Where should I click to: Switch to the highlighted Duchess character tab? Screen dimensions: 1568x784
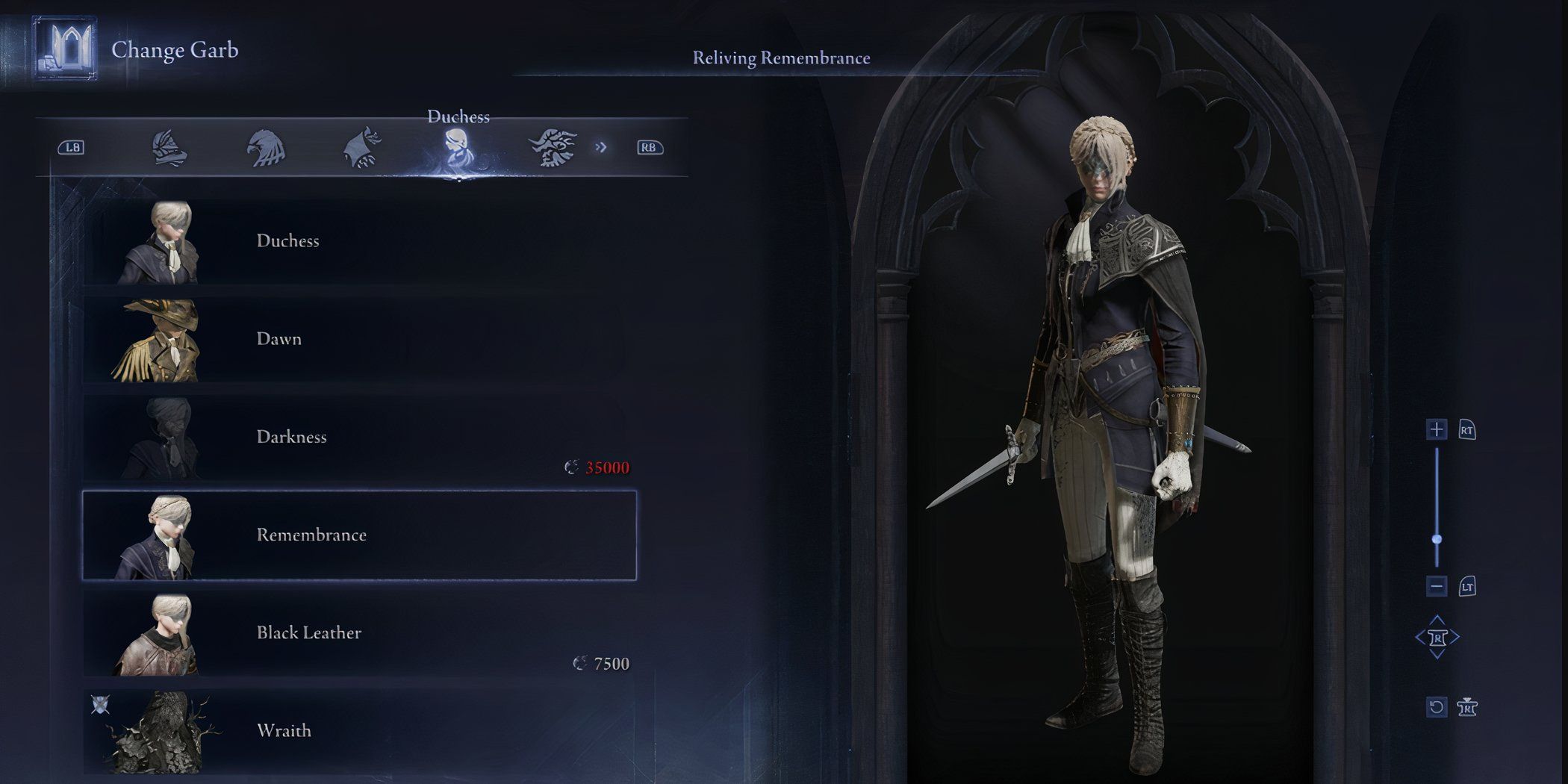coord(457,148)
